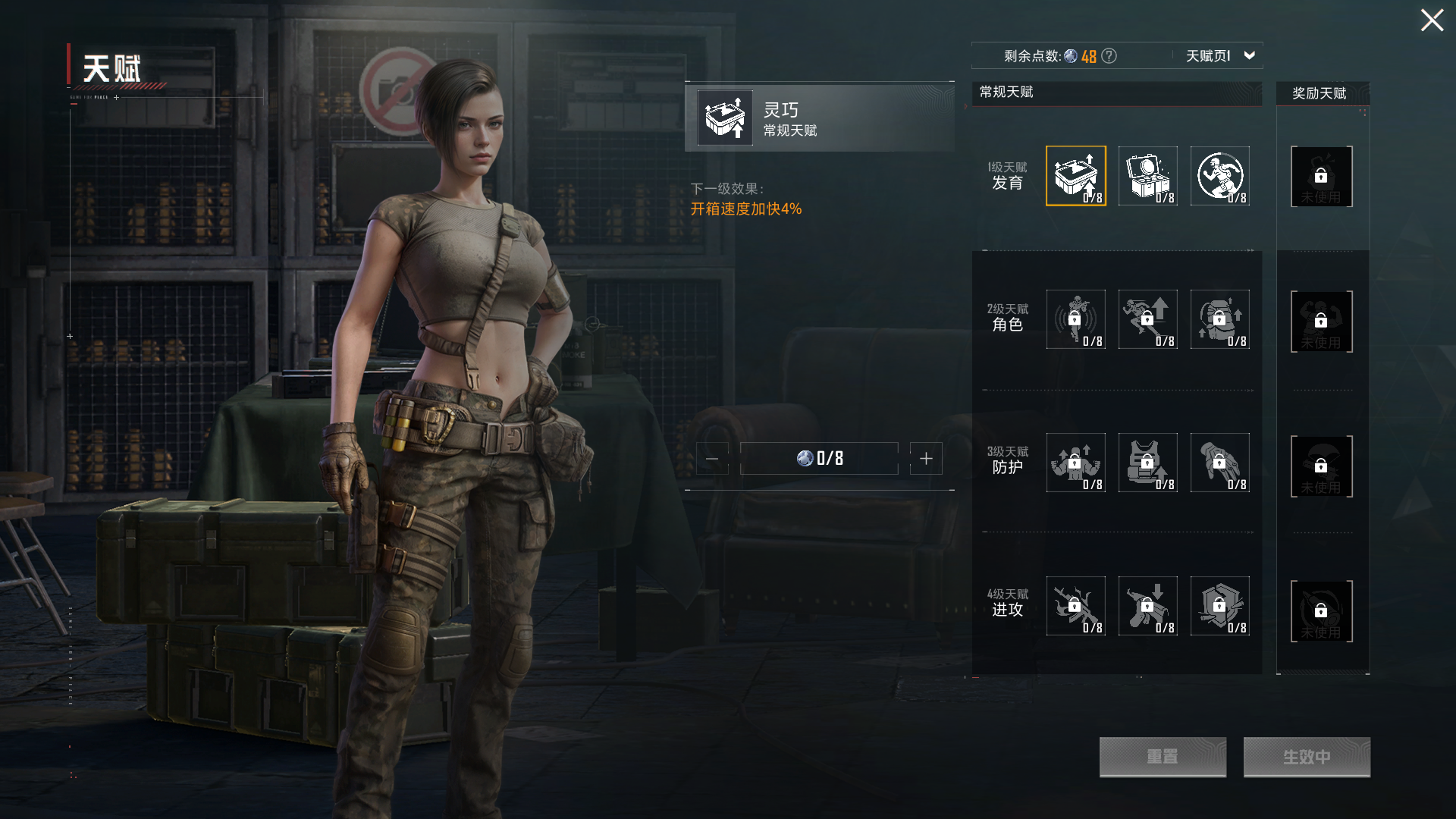Increase talent points with the plus button

pyautogui.click(x=926, y=459)
